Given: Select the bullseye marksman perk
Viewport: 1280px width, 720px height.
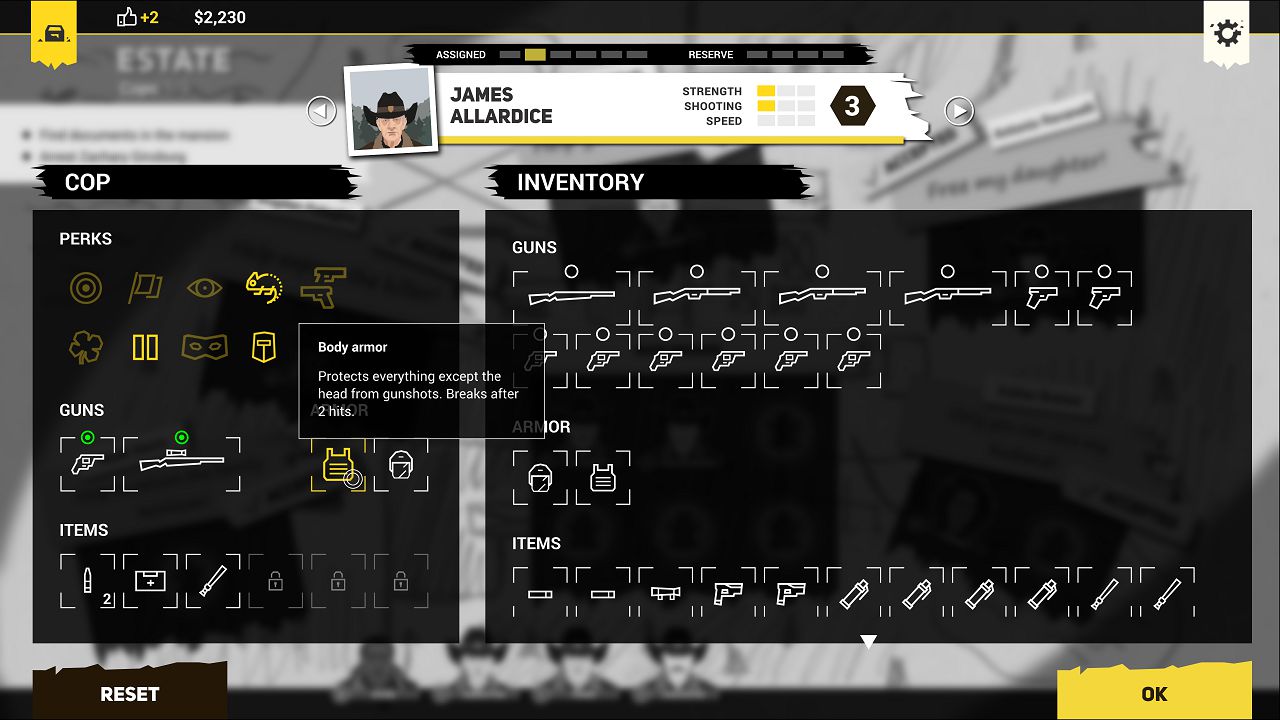Looking at the screenshot, I should (x=85, y=287).
